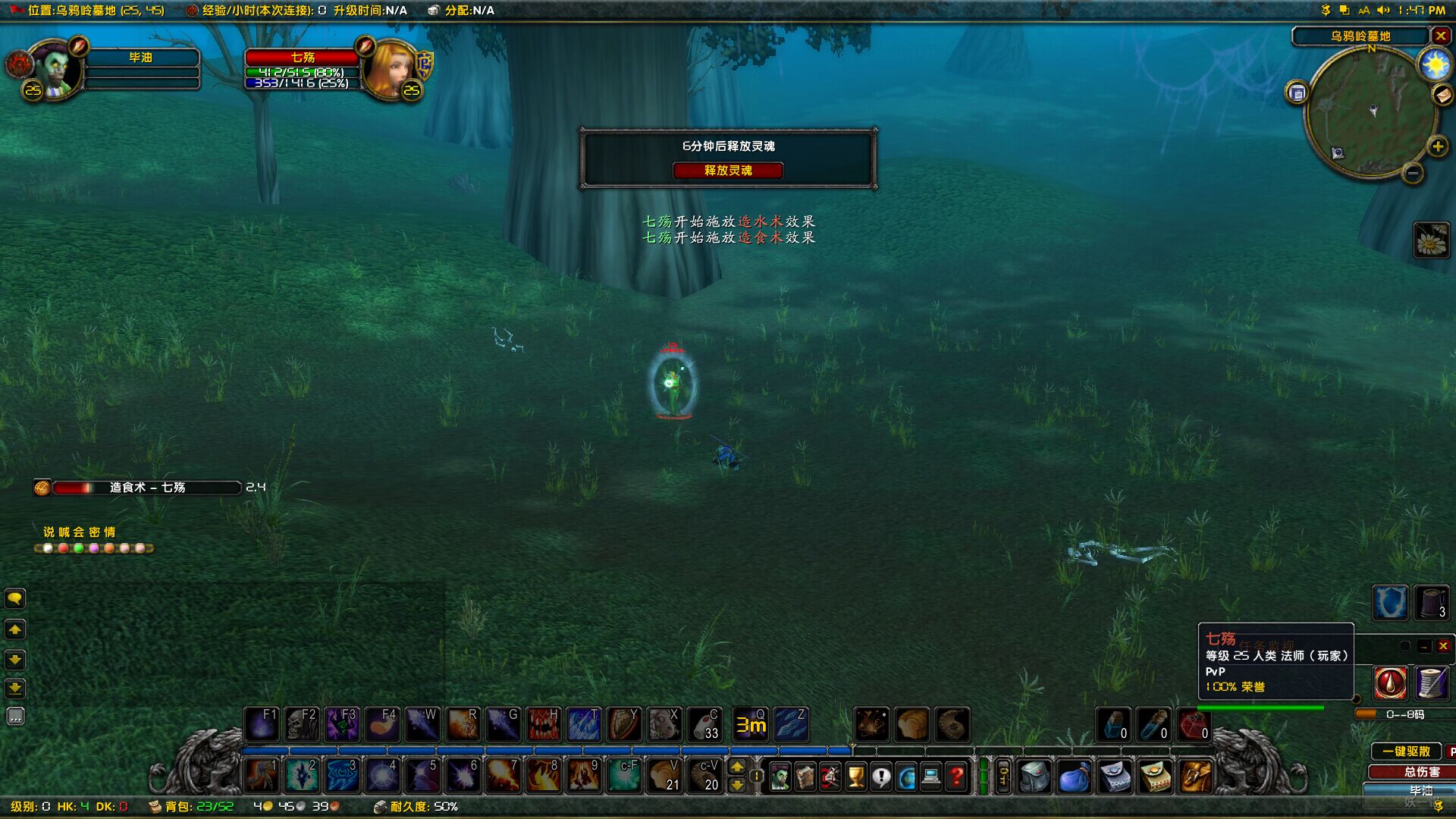The width and height of the screenshot is (1456, 819).
Task: Open the chat speech bubble button
Action: click(15, 599)
